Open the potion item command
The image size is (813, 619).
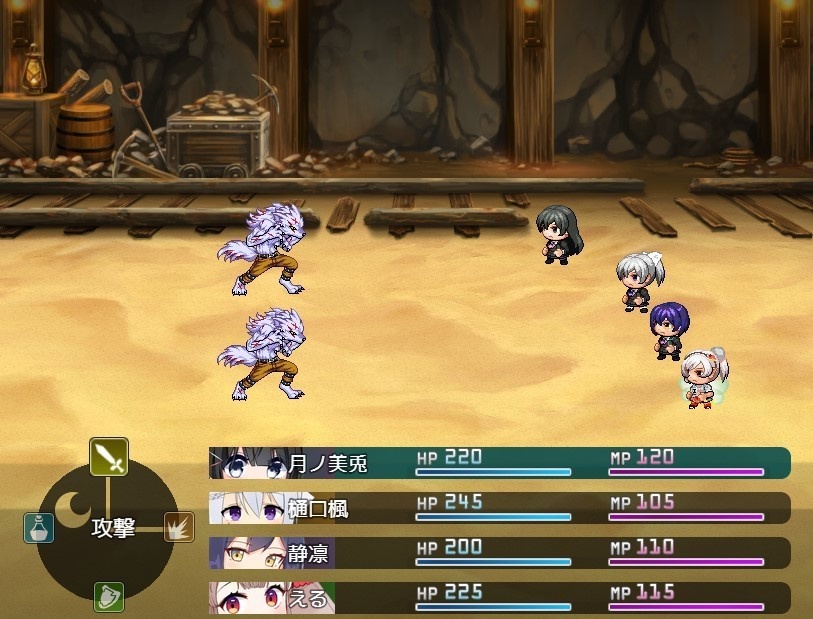pos(38,526)
